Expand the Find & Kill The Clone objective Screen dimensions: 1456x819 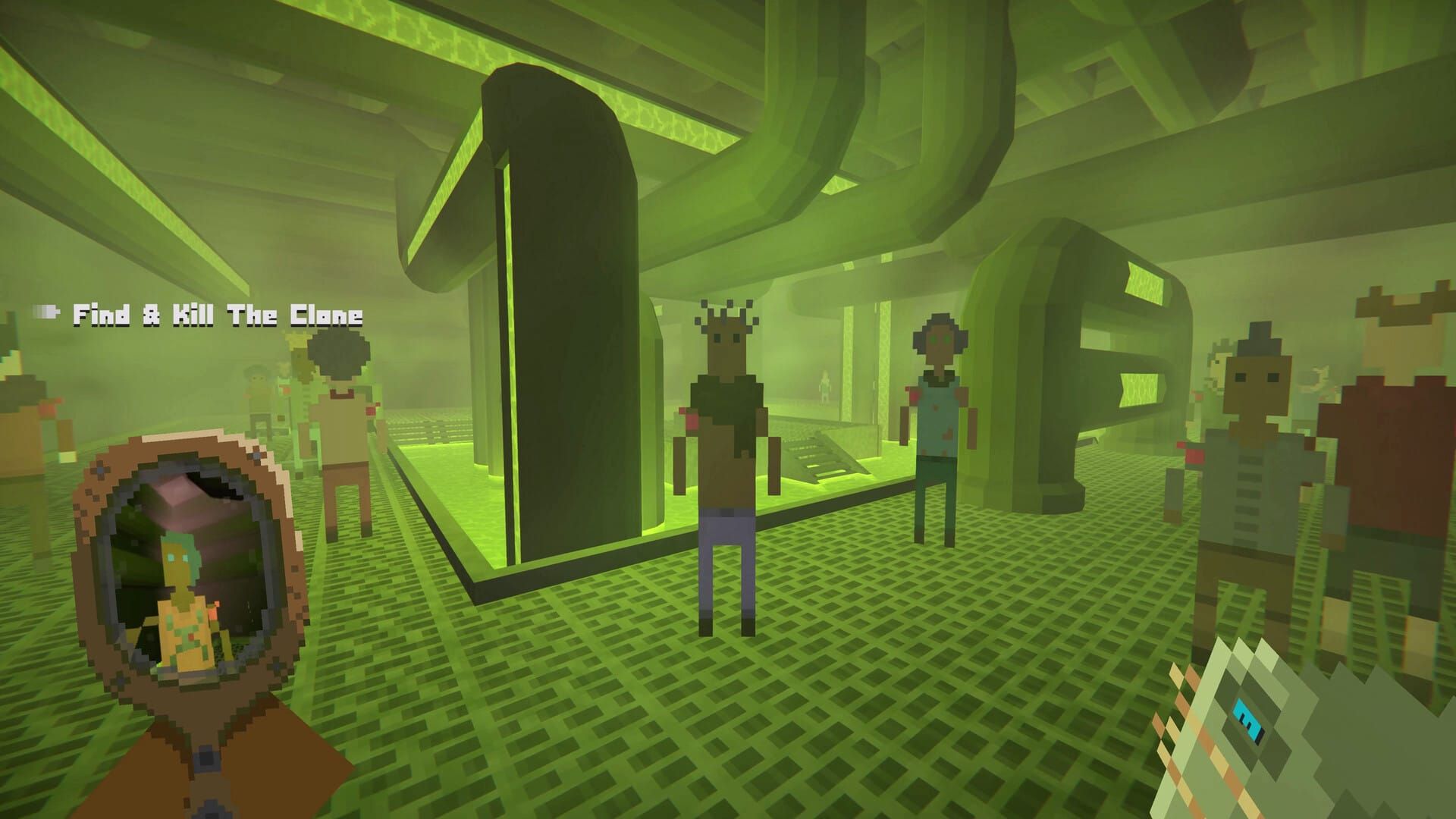tap(218, 313)
